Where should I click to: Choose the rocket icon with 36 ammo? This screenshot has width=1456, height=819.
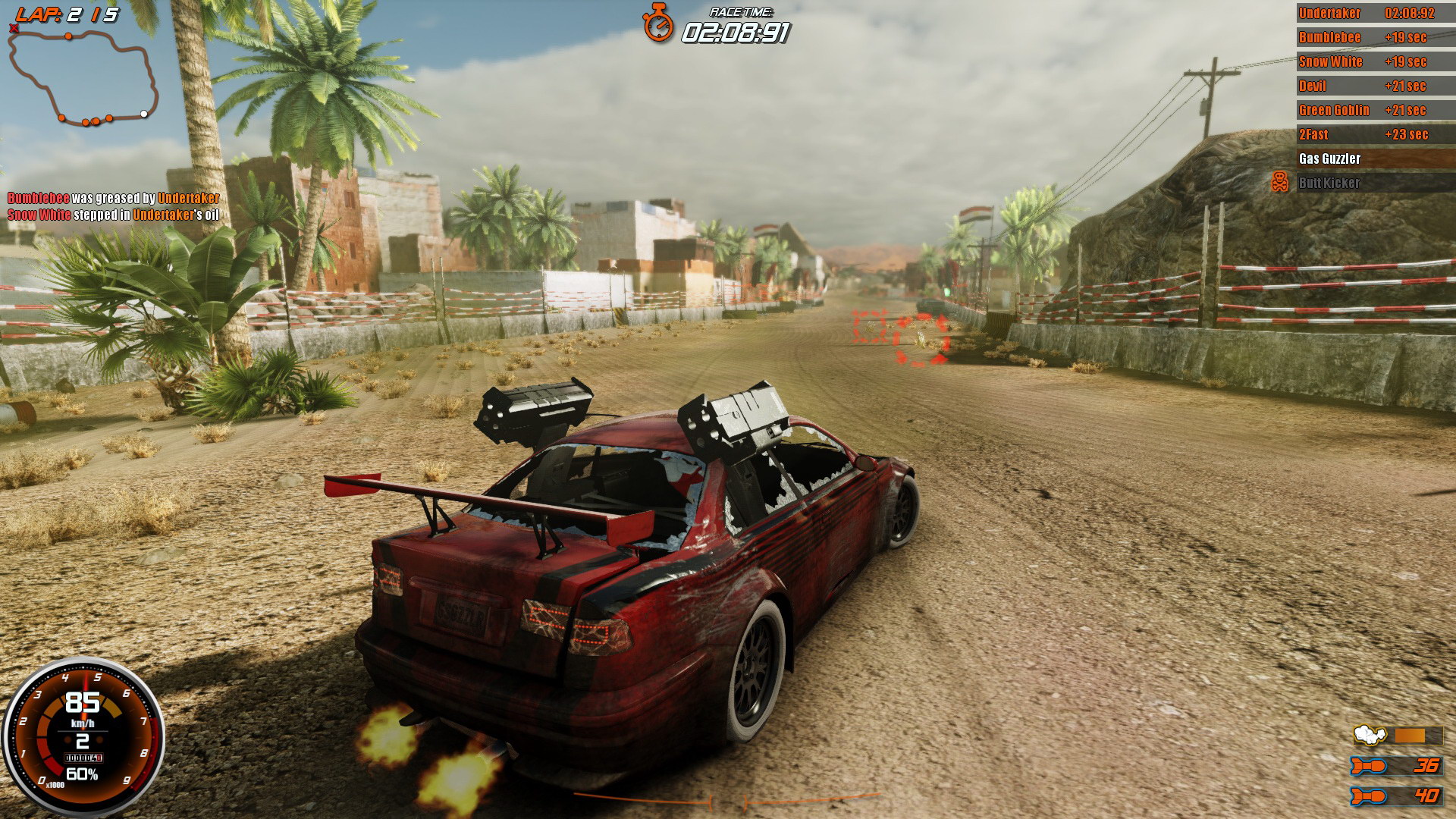pos(1369,766)
